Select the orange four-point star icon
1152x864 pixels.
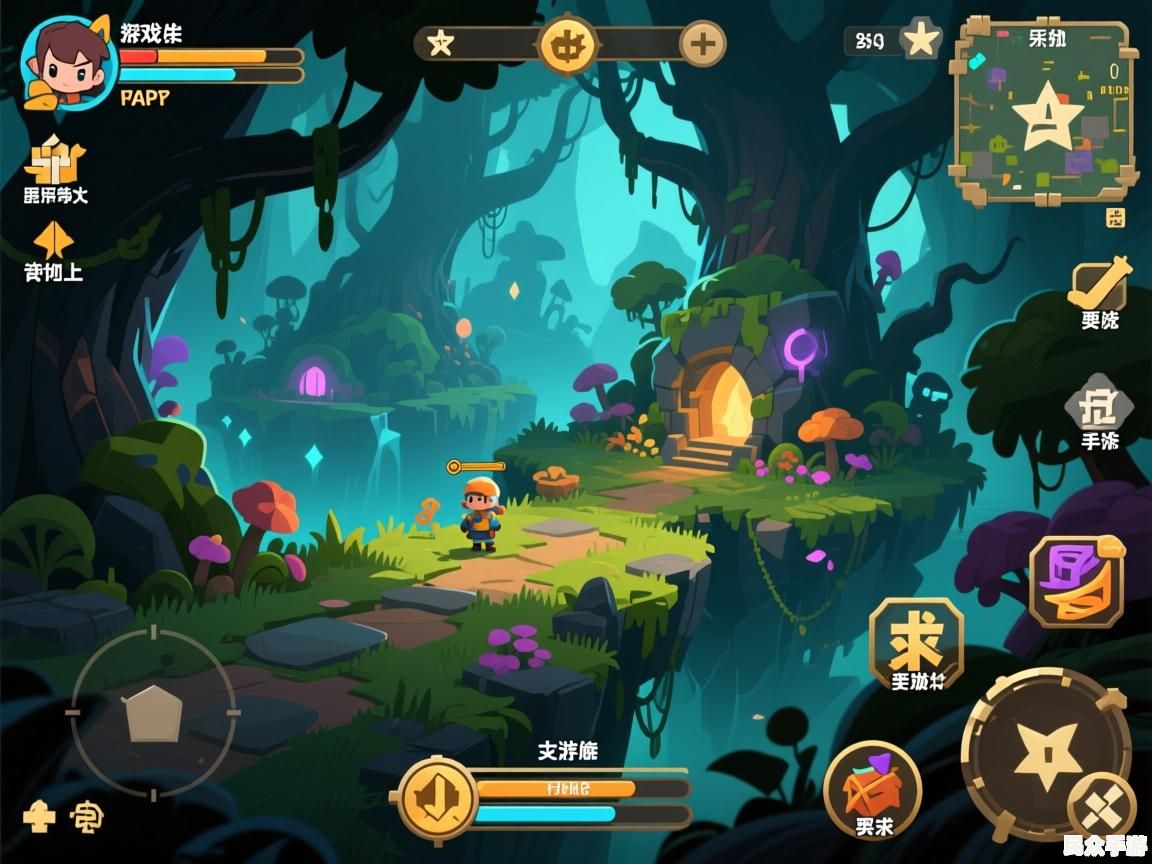pos(53,241)
